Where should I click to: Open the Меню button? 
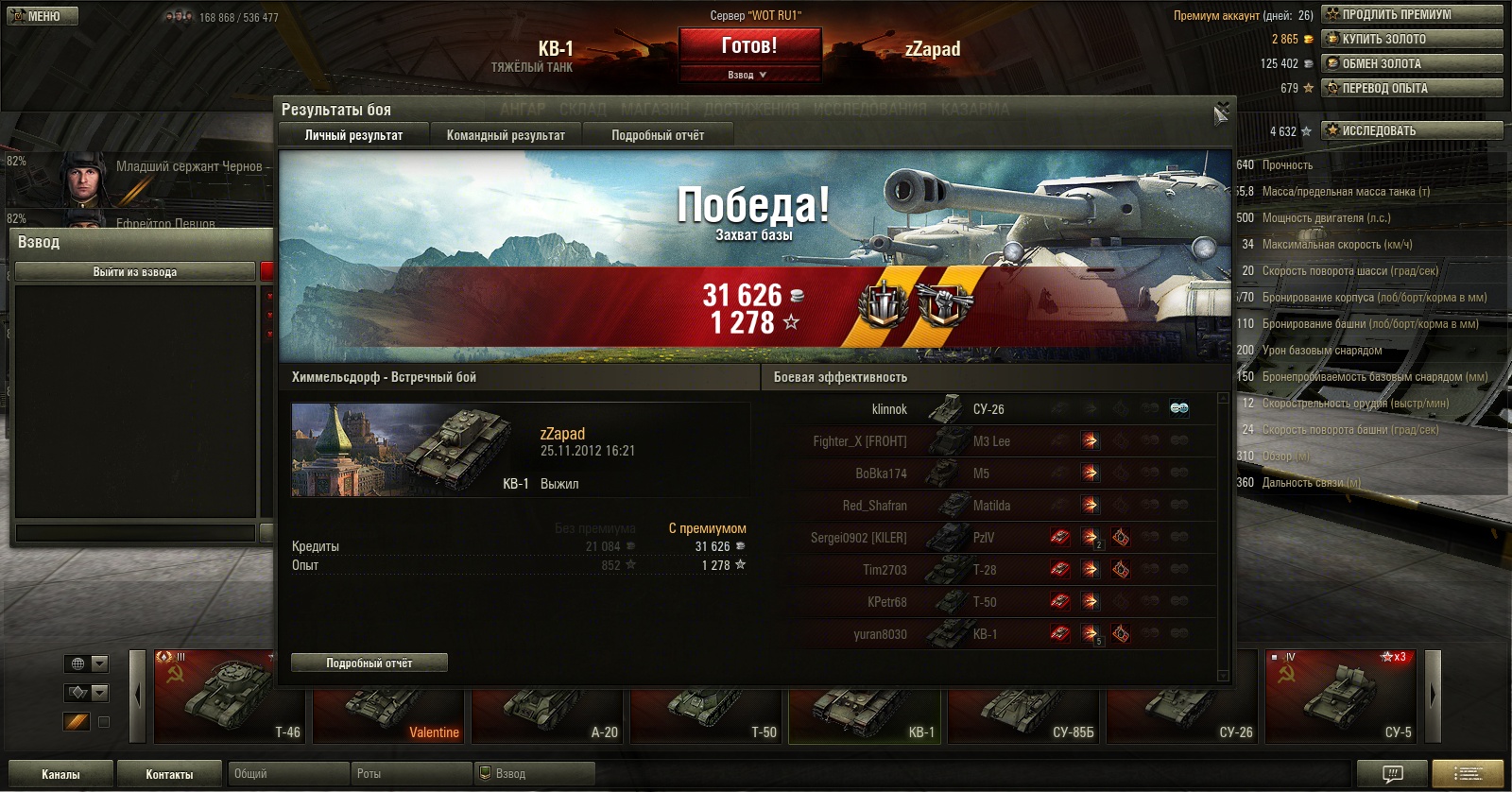(x=43, y=16)
